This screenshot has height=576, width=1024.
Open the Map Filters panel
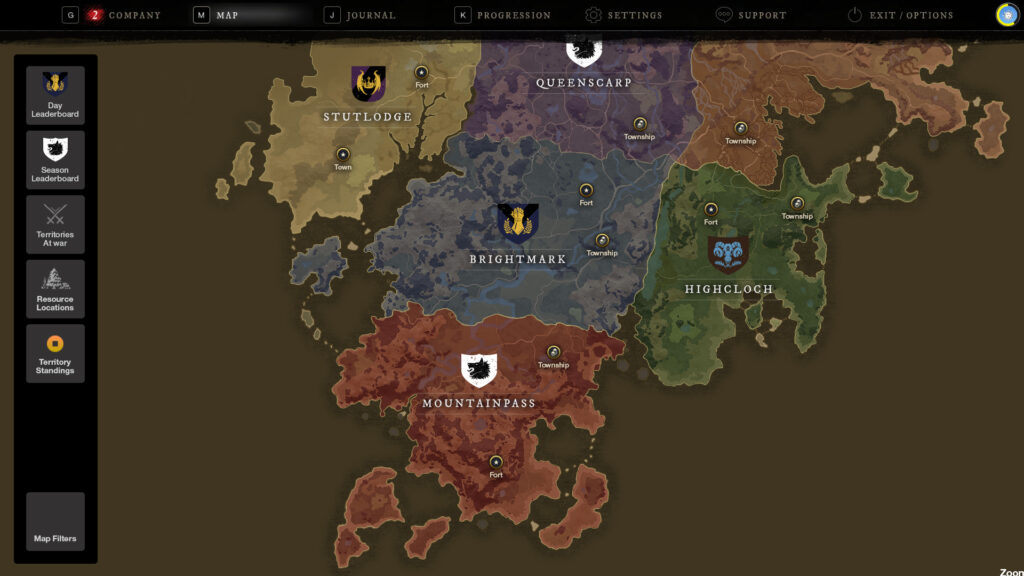coord(55,521)
